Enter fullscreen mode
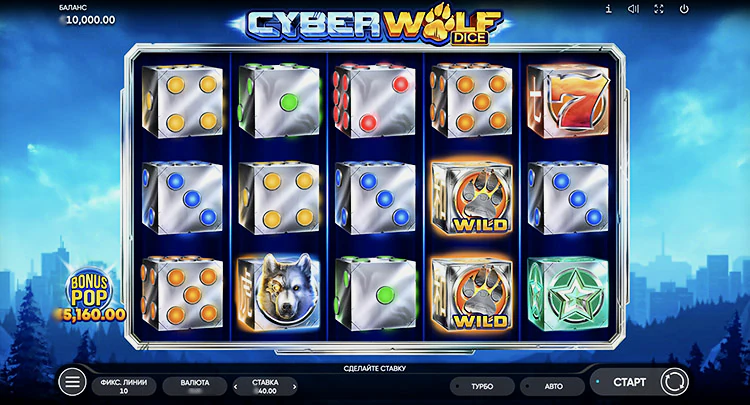750x405 pixels. pyautogui.click(x=659, y=10)
